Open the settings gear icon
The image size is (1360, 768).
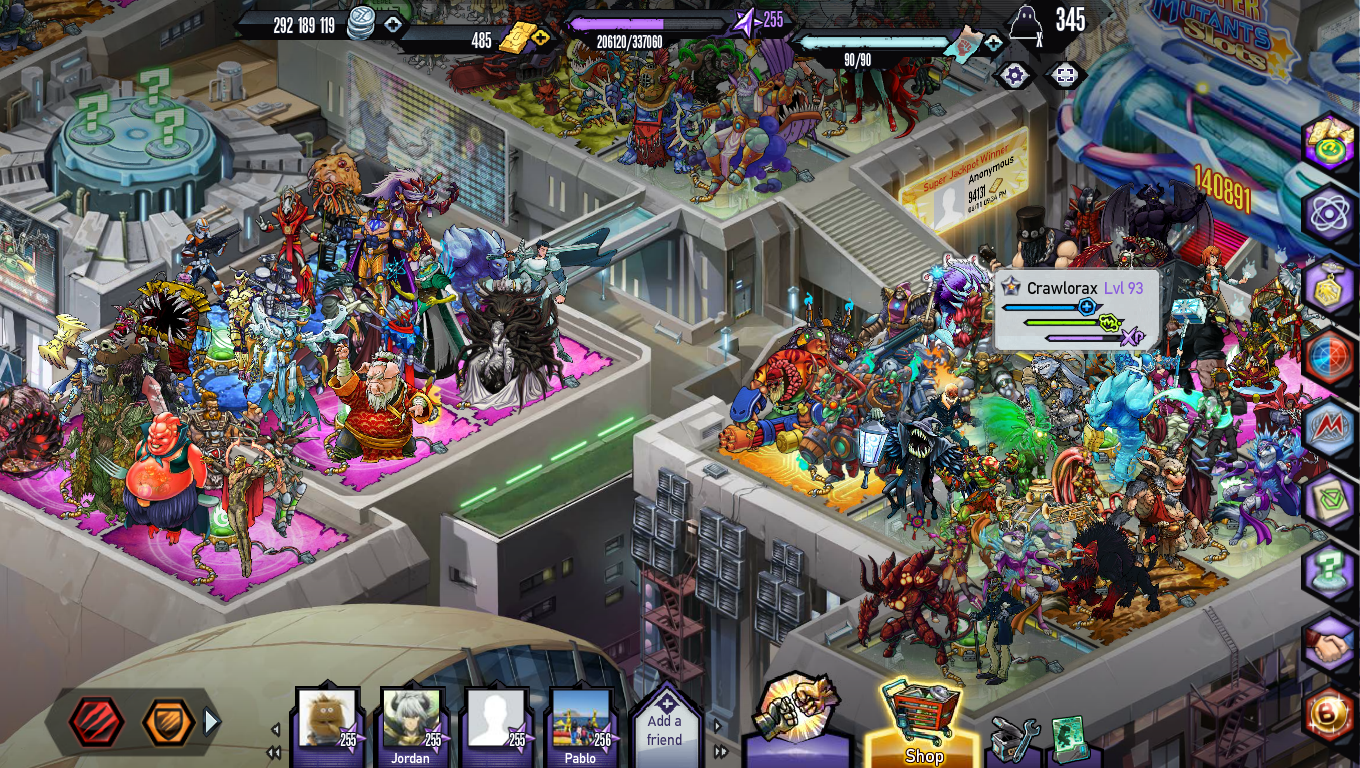point(1014,75)
